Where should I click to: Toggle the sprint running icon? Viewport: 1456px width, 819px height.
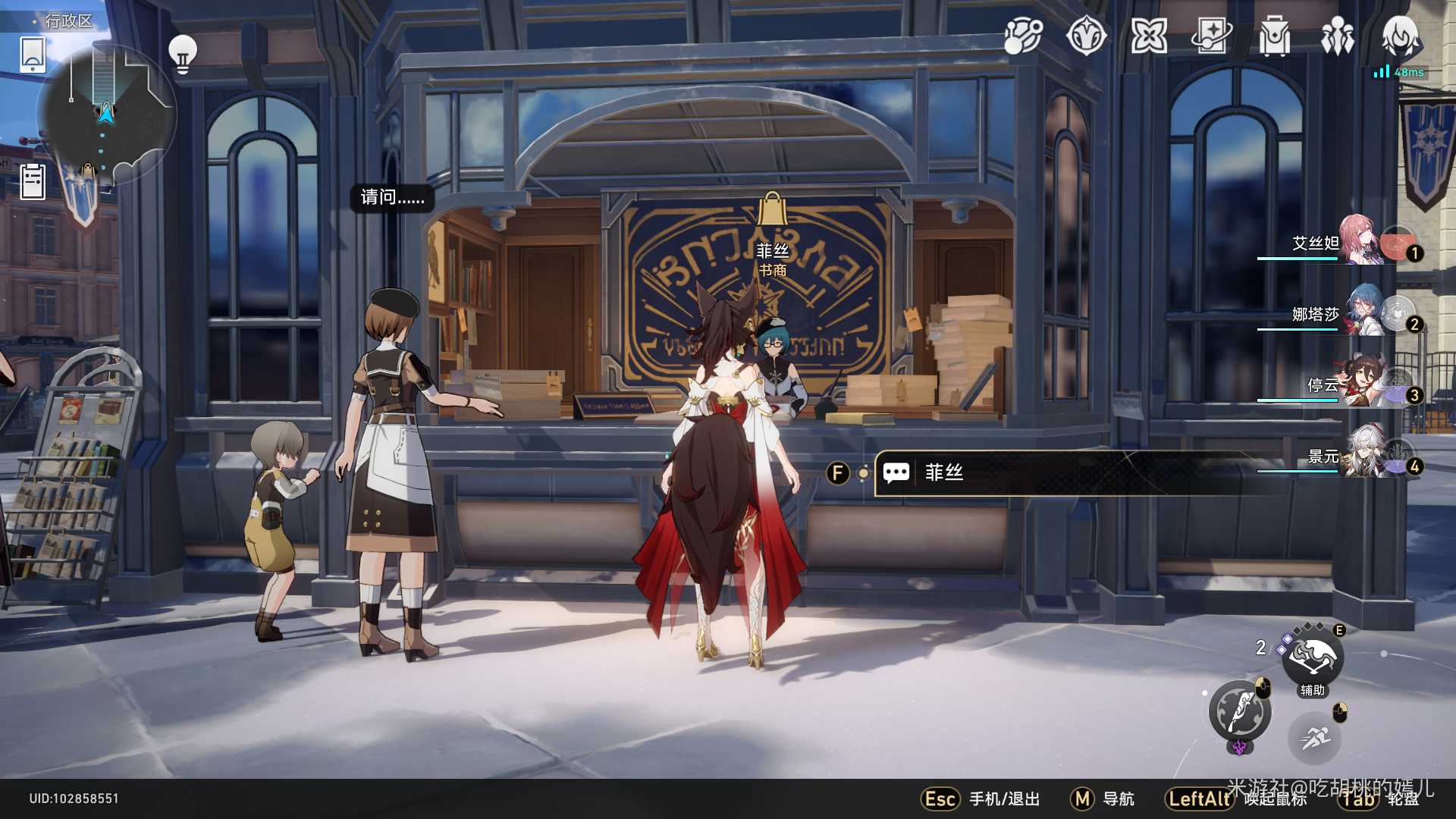coord(1314,737)
